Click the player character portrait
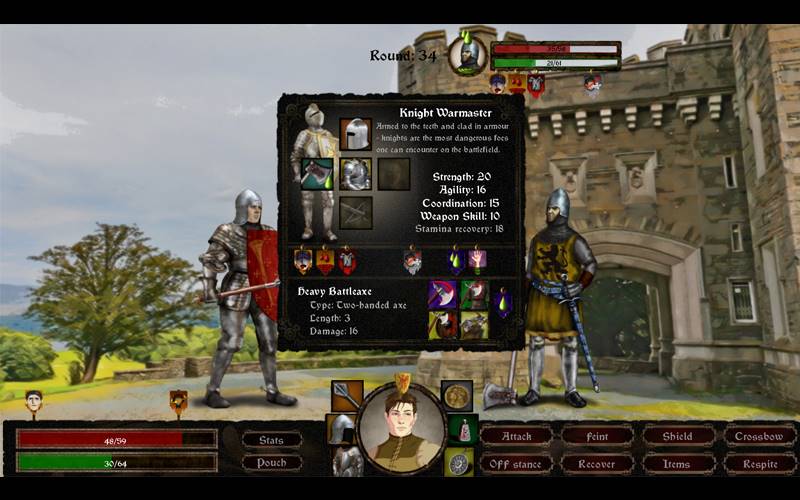This screenshot has height=500, width=800. point(400,428)
